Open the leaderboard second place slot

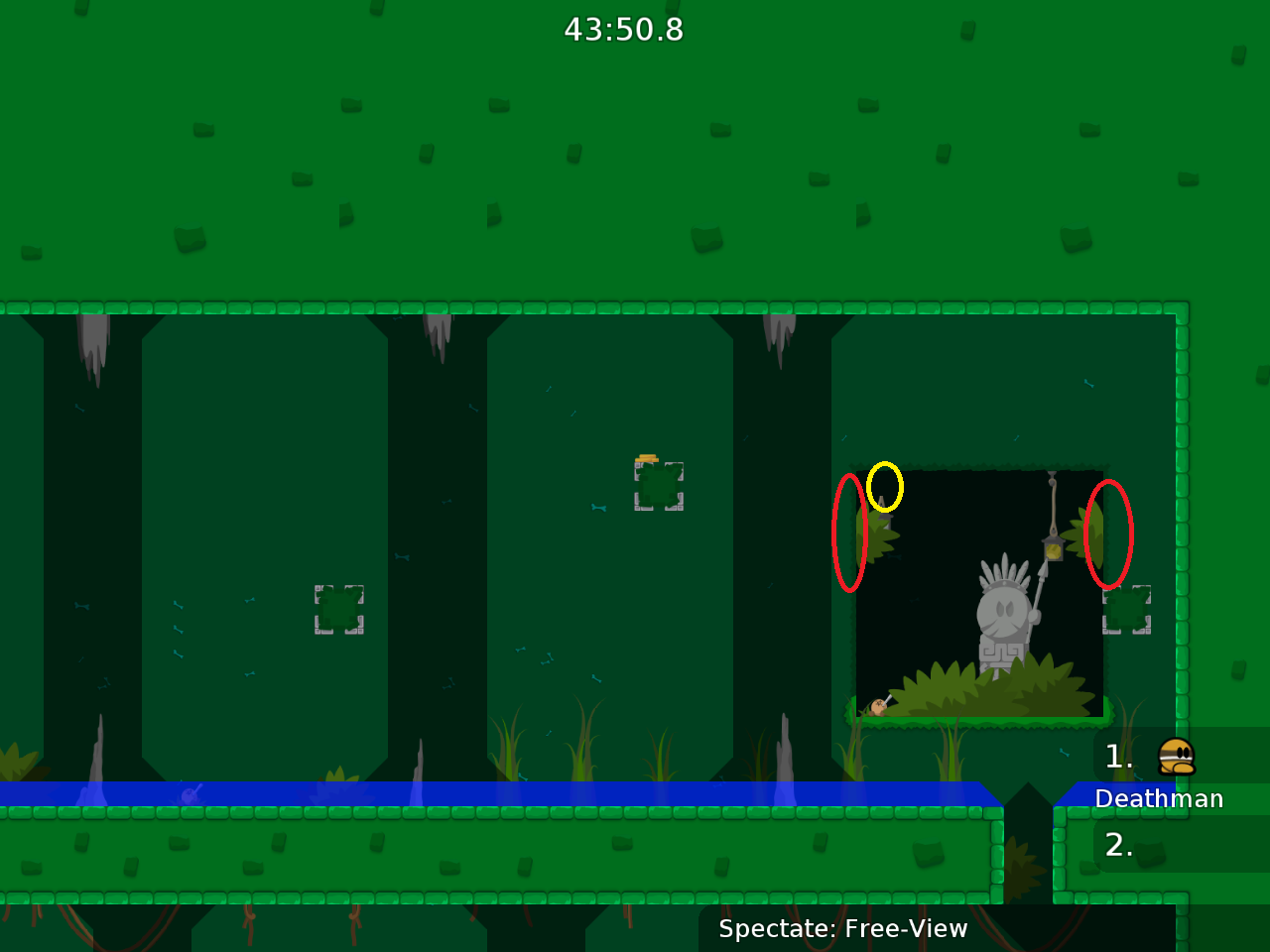pyautogui.click(x=1119, y=846)
